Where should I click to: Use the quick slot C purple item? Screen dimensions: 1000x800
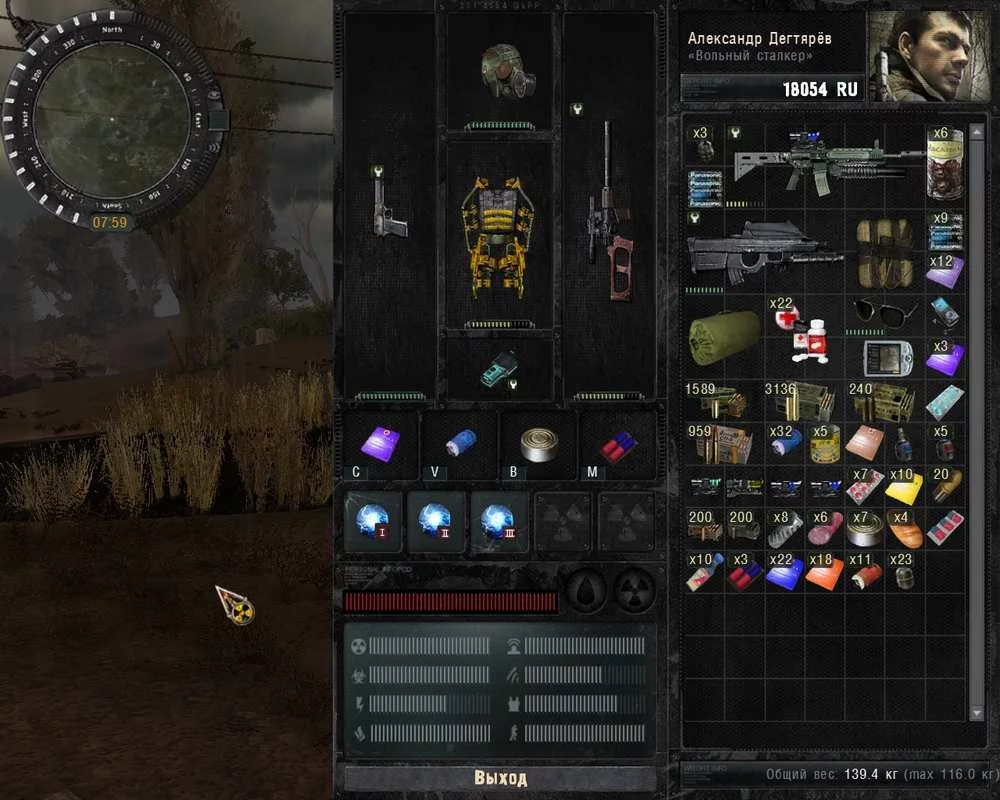click(x=380, y=441)
